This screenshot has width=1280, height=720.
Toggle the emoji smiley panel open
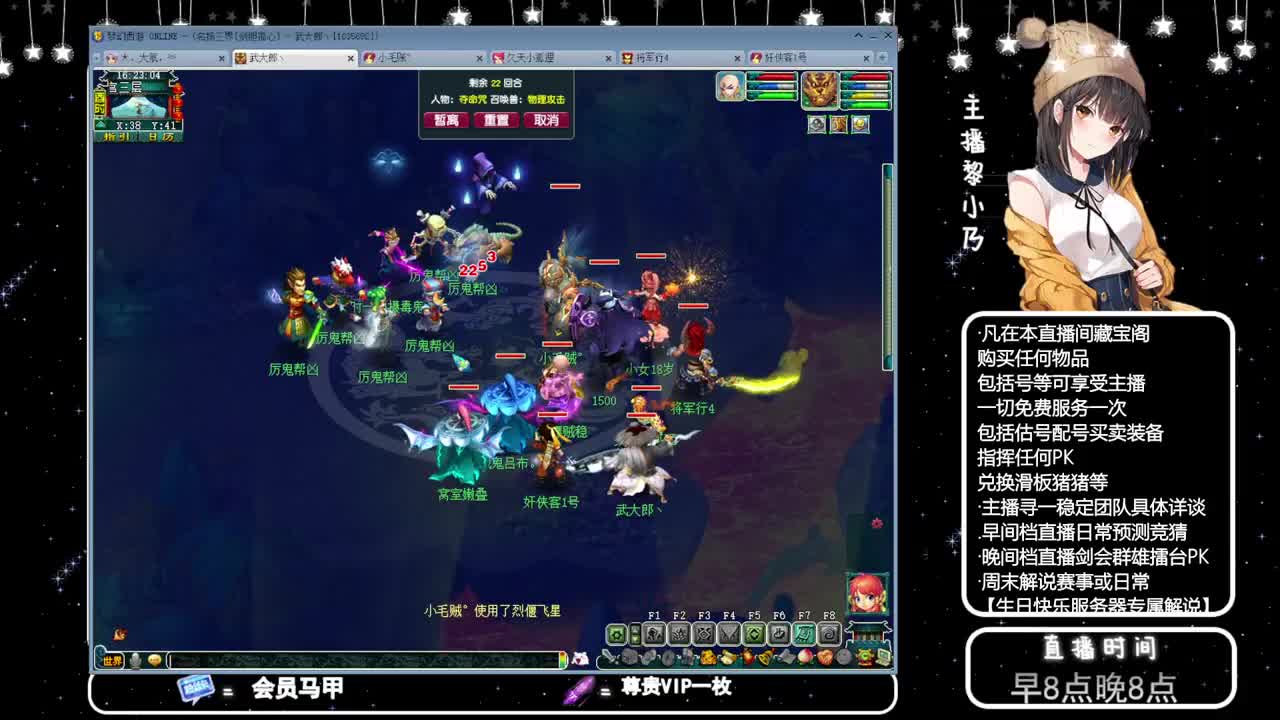tap(155, 659)
